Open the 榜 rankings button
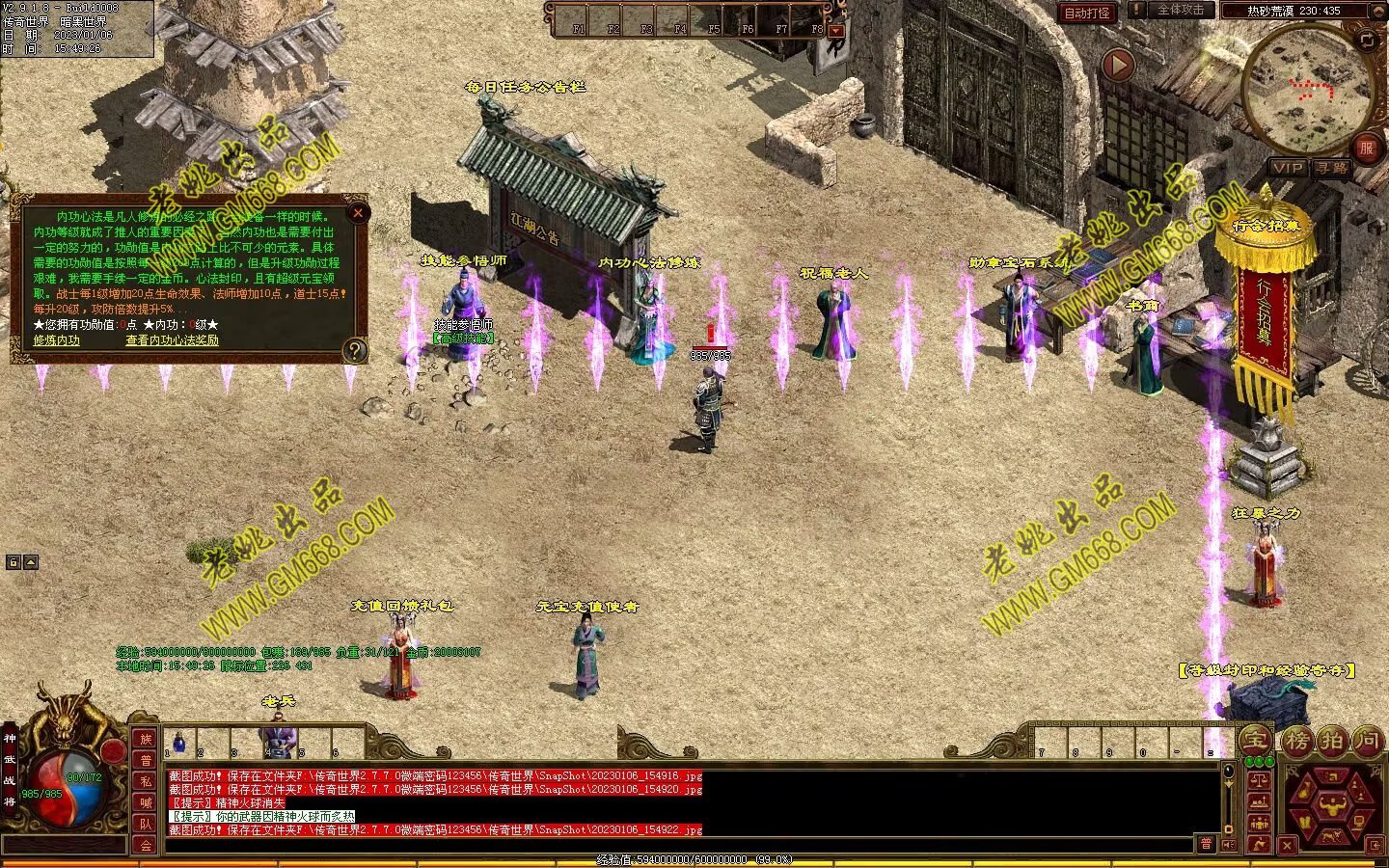Screen dimensions: 1389x868 point(1296,741)
